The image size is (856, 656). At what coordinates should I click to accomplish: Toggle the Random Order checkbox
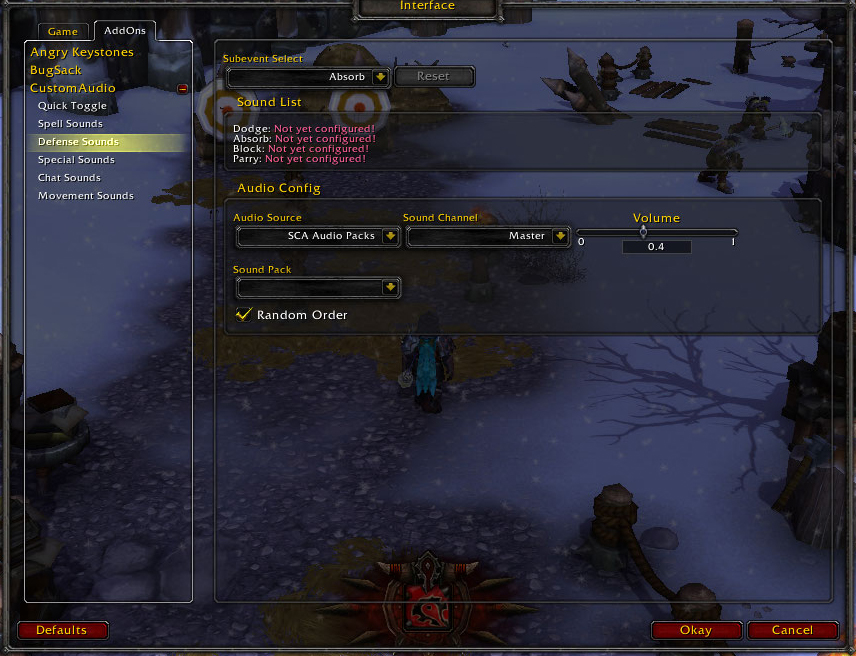tap(243, 315)
